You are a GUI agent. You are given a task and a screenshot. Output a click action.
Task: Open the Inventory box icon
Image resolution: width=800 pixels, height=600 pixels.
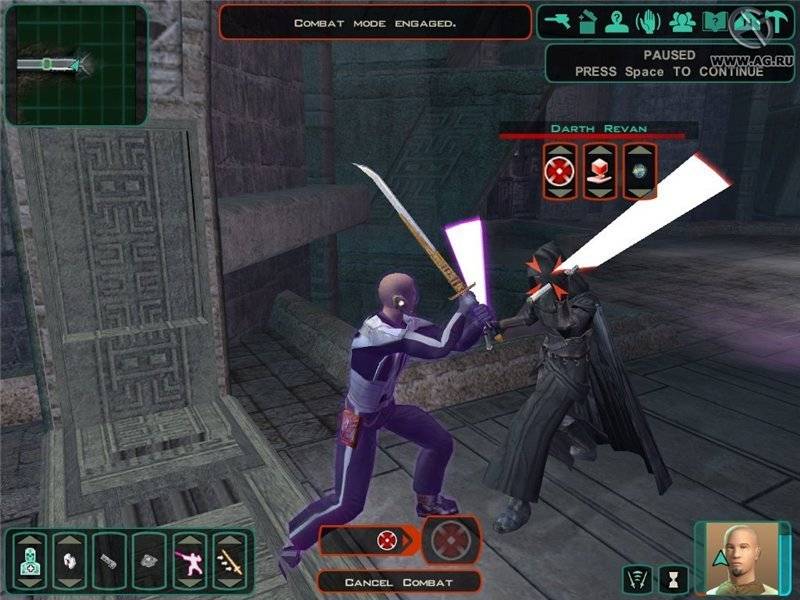click(x=587, y=20)
